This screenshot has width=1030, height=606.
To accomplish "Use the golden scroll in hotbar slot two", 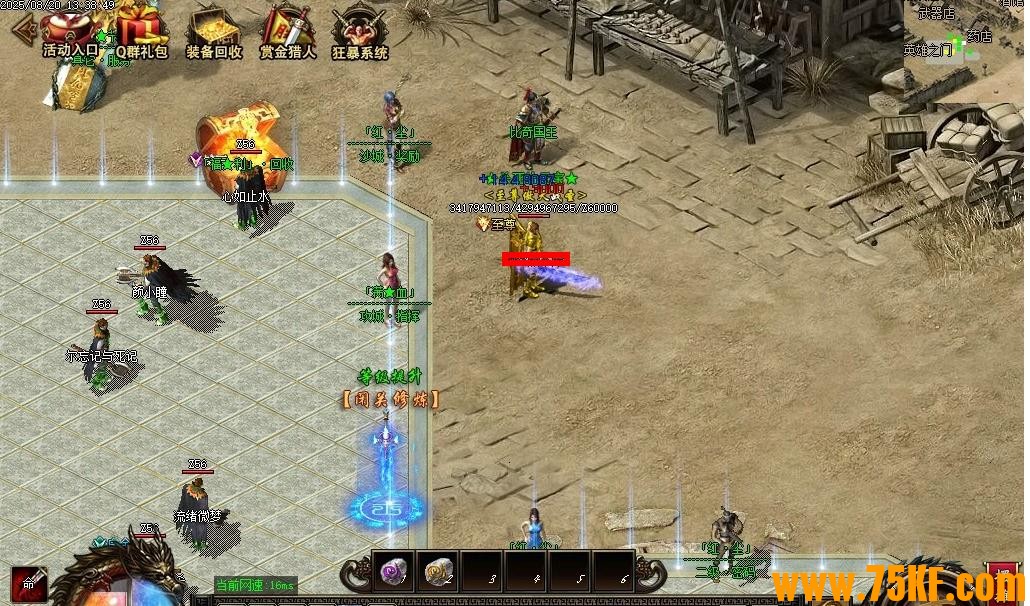I will click(437, 570).
